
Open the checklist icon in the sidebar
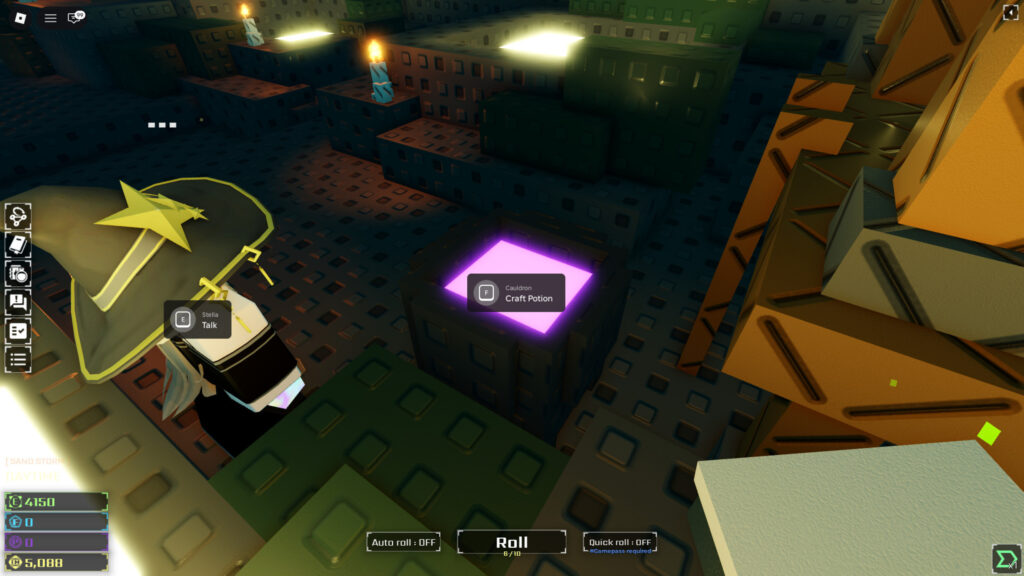click(x=18, y=330)
